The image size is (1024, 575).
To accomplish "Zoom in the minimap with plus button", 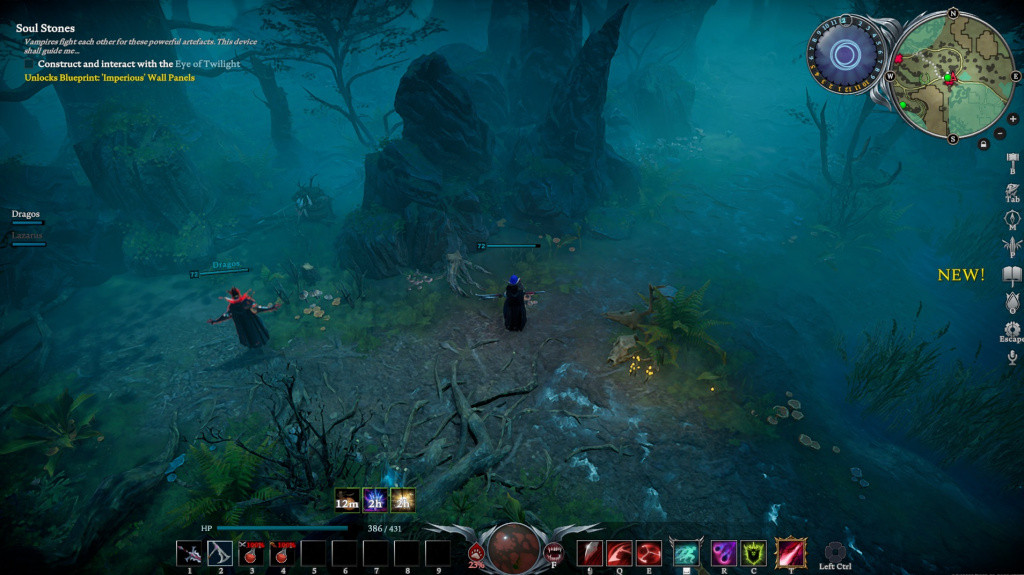I will (1013, 119).
